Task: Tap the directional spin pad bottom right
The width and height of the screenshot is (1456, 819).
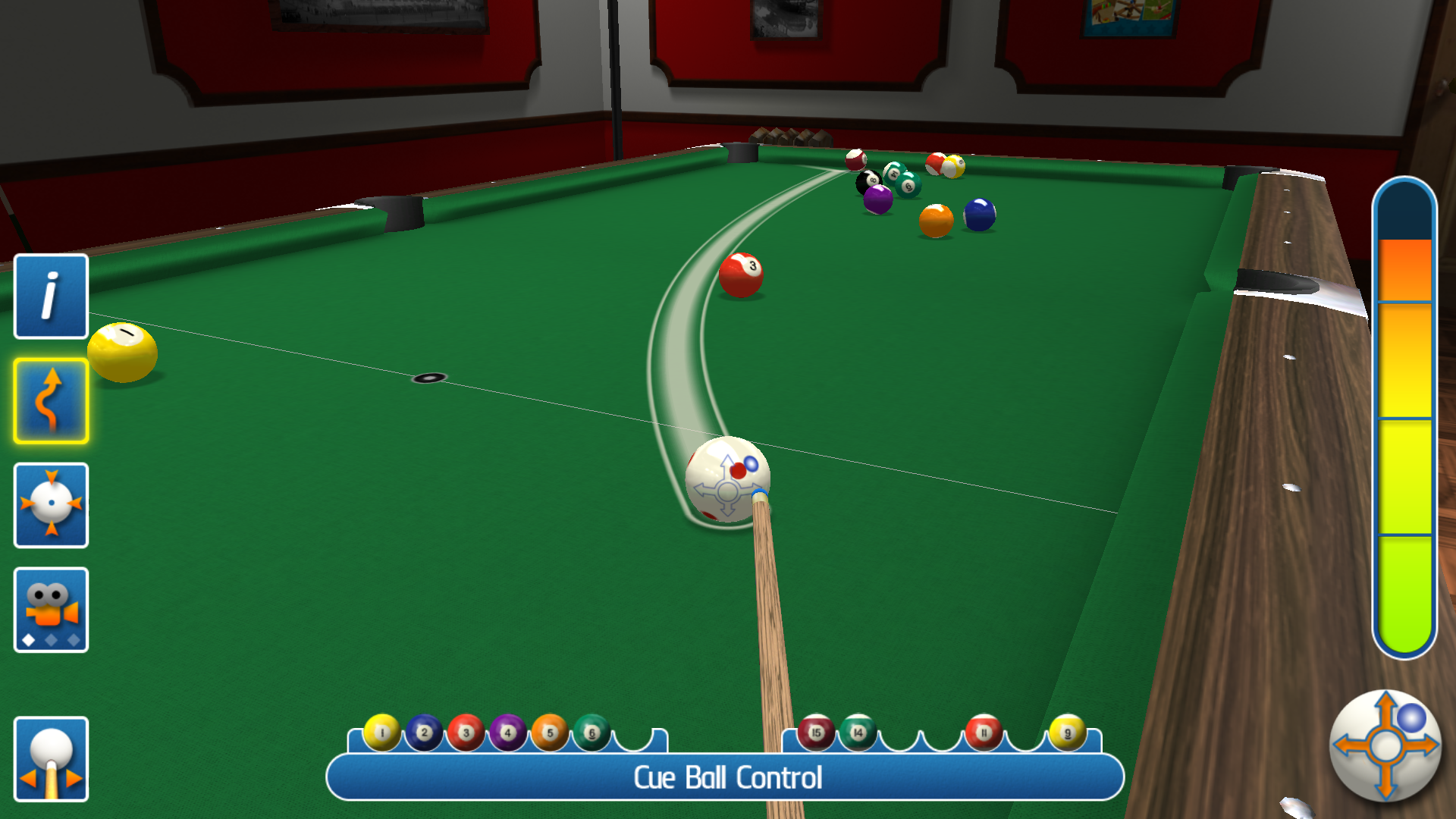Action: pos(1385,747)
